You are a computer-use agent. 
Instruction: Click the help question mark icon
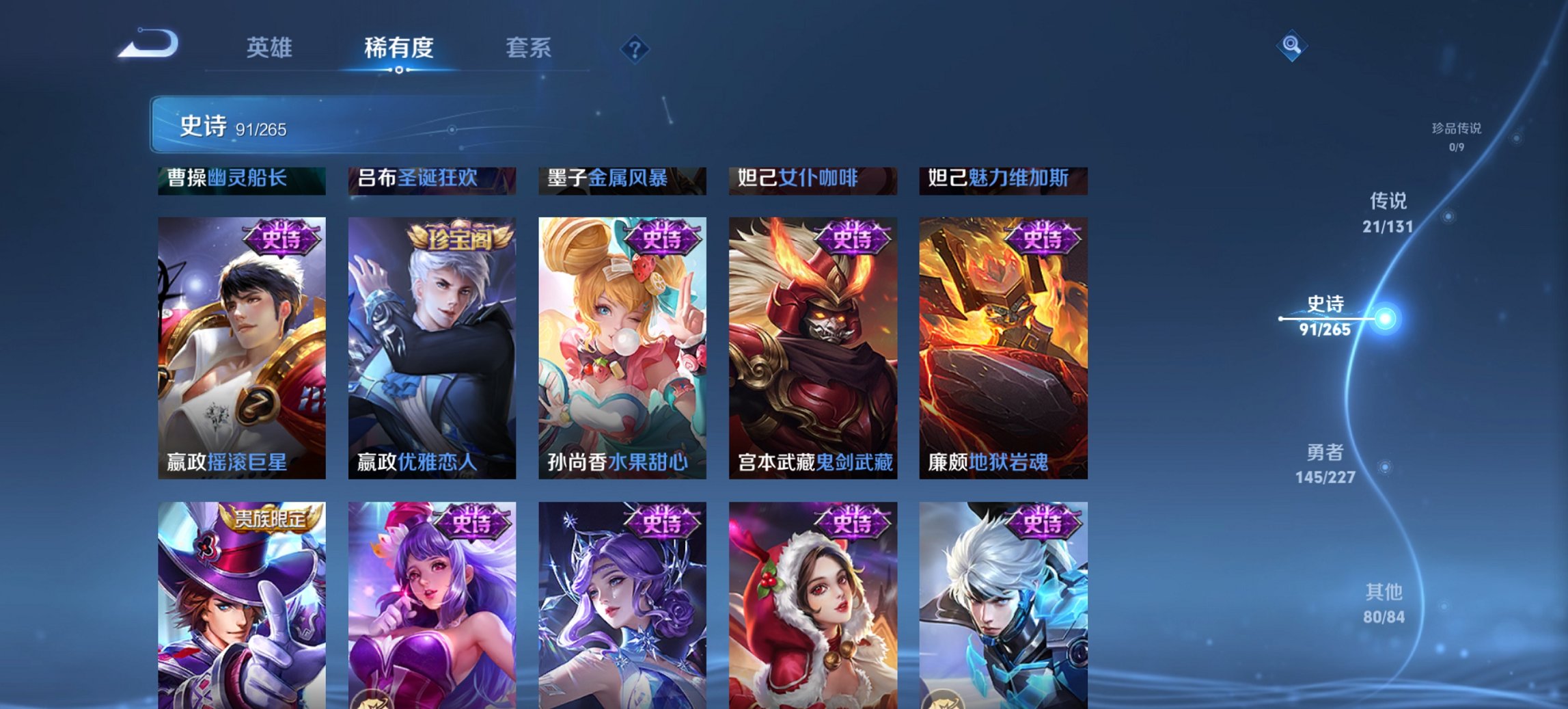635,49
